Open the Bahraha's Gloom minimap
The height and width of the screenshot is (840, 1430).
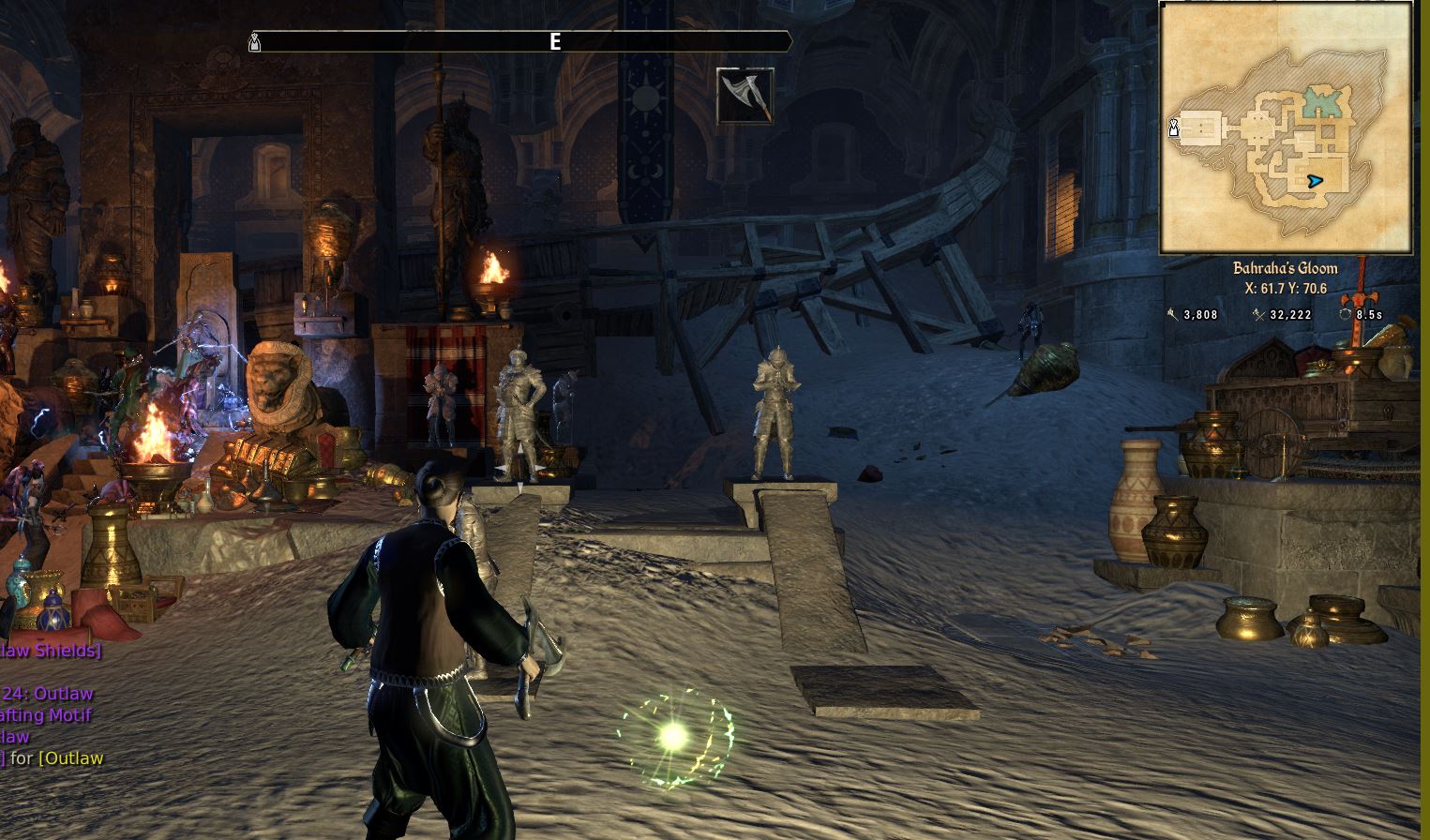(1286, 127)
